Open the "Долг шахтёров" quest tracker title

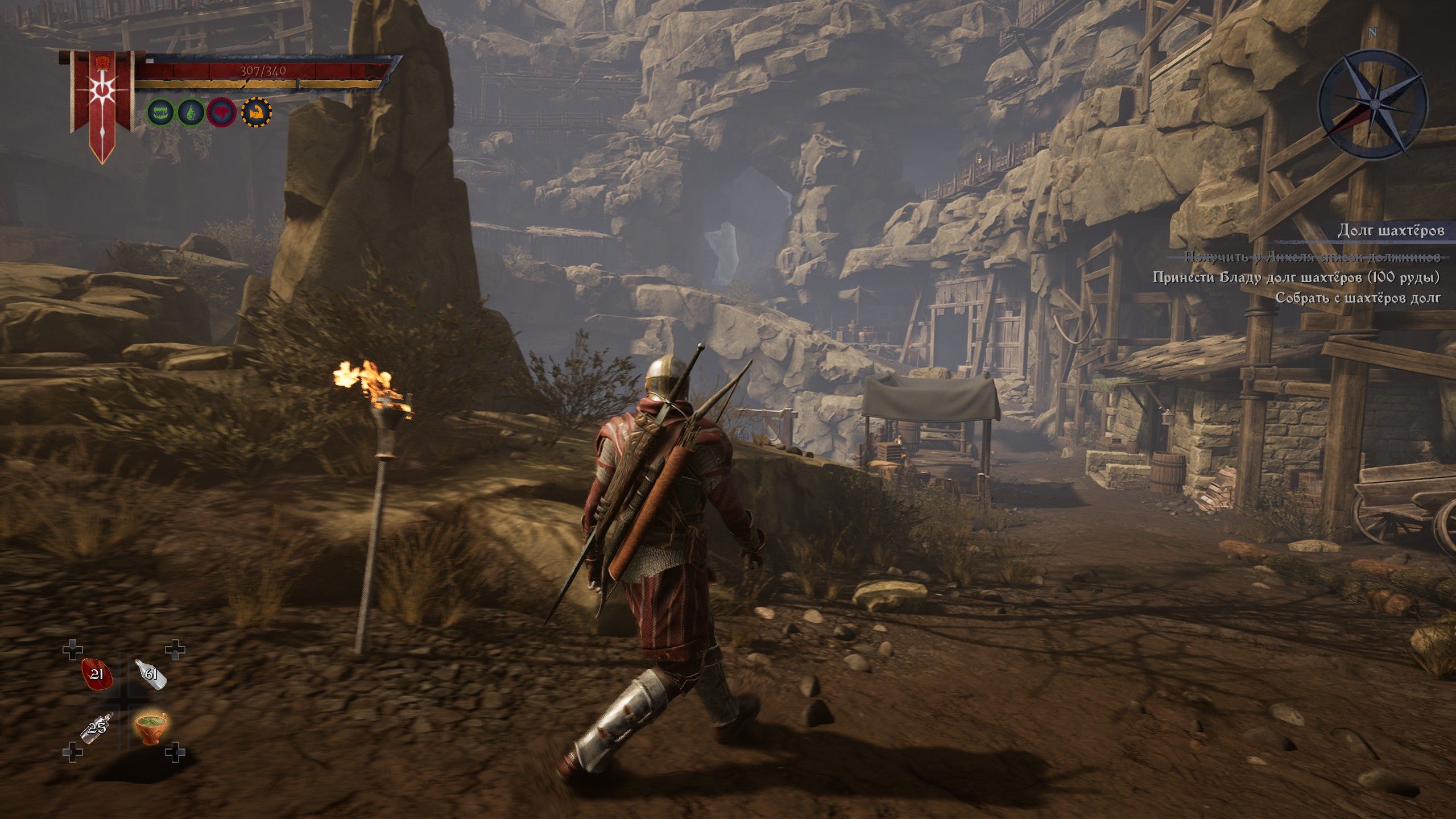click(1389, 230)
